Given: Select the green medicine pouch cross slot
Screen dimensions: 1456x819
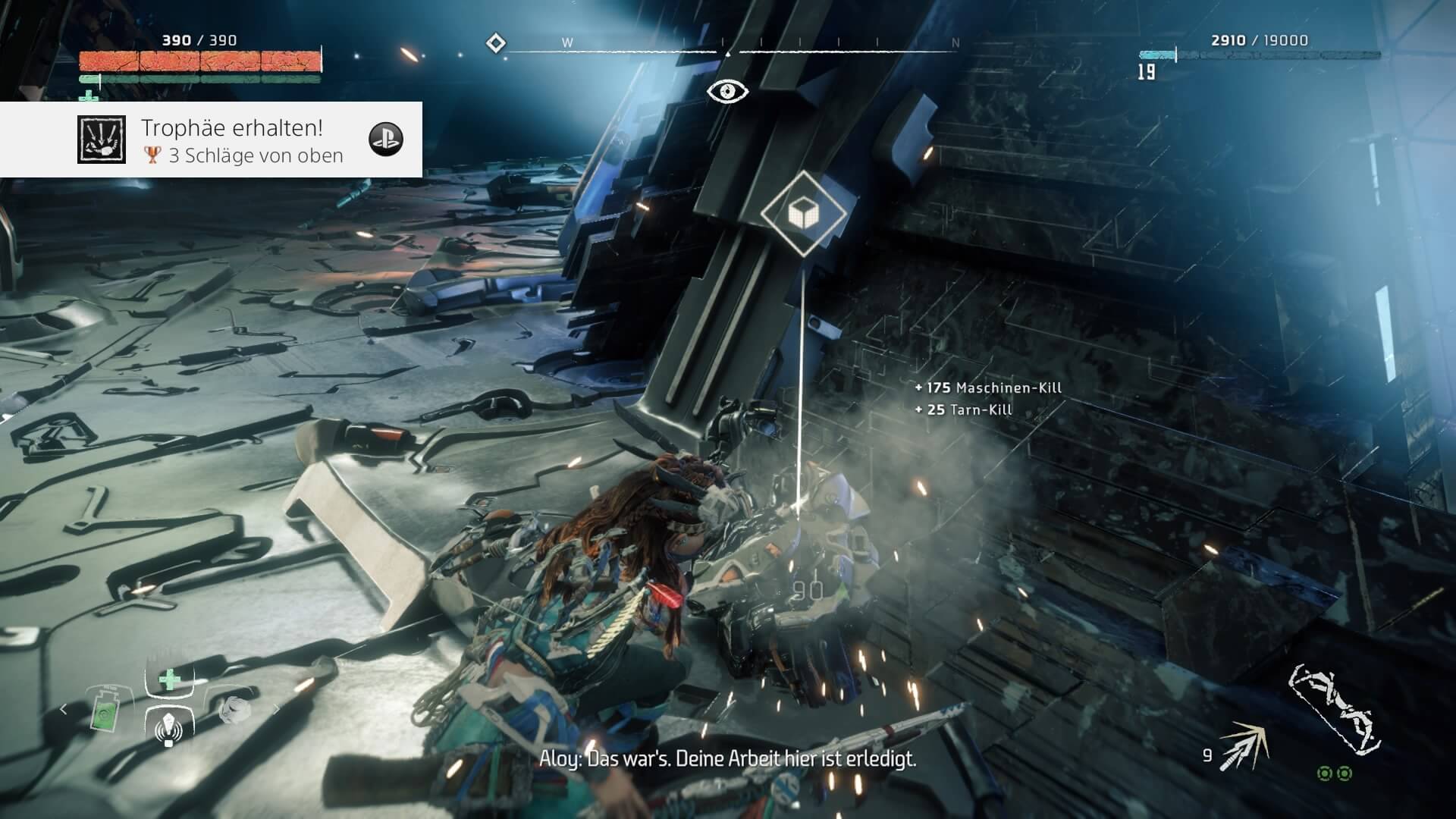Looking at the screenshot, I should tap(169, 679).
